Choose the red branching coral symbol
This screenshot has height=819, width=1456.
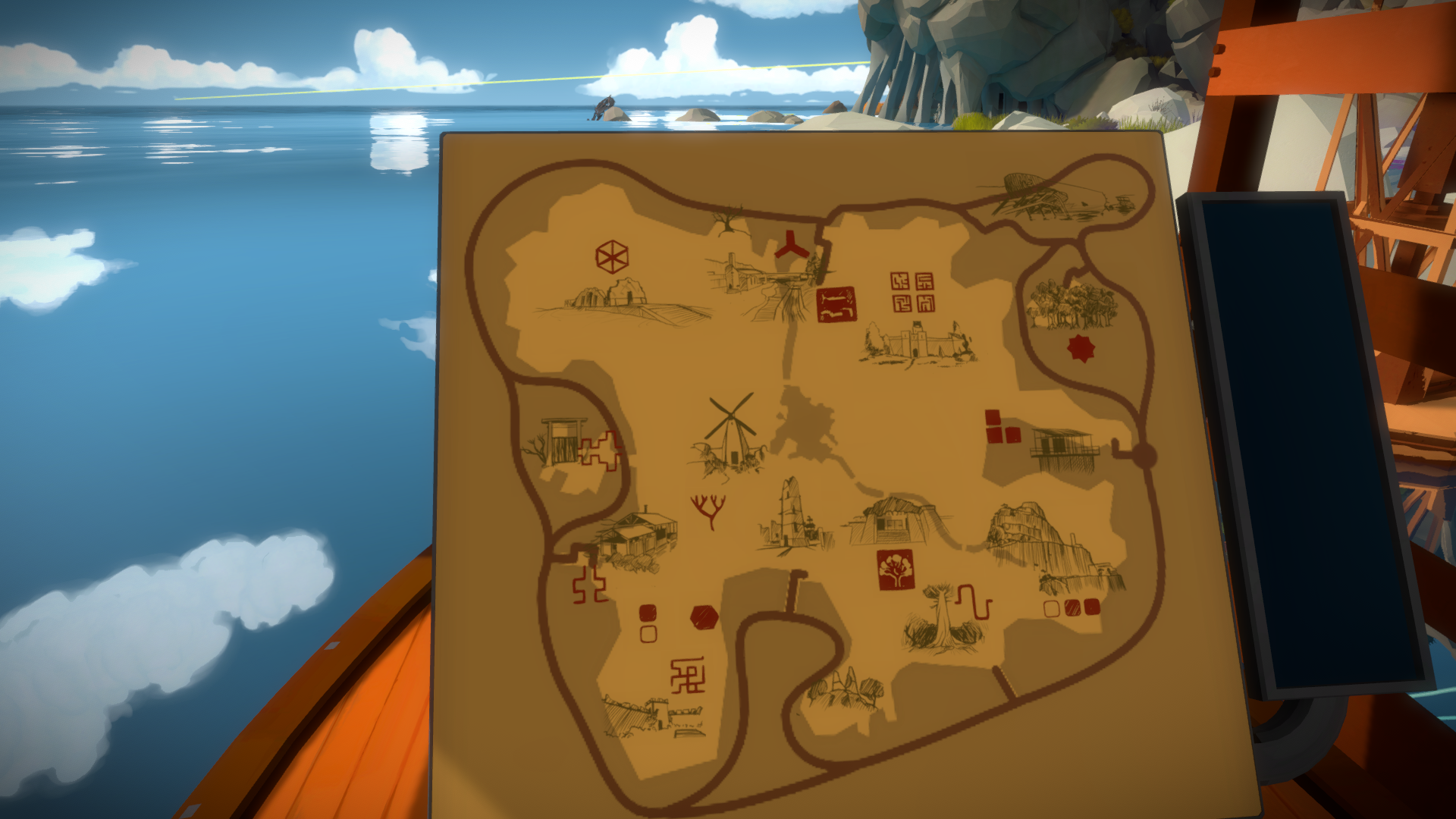[x=708, y=510]
